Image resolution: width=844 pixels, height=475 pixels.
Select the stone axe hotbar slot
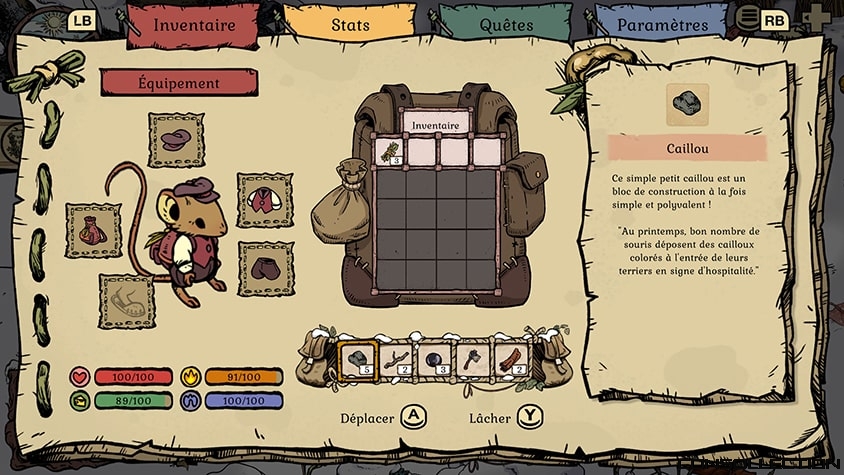click(472, 361)
